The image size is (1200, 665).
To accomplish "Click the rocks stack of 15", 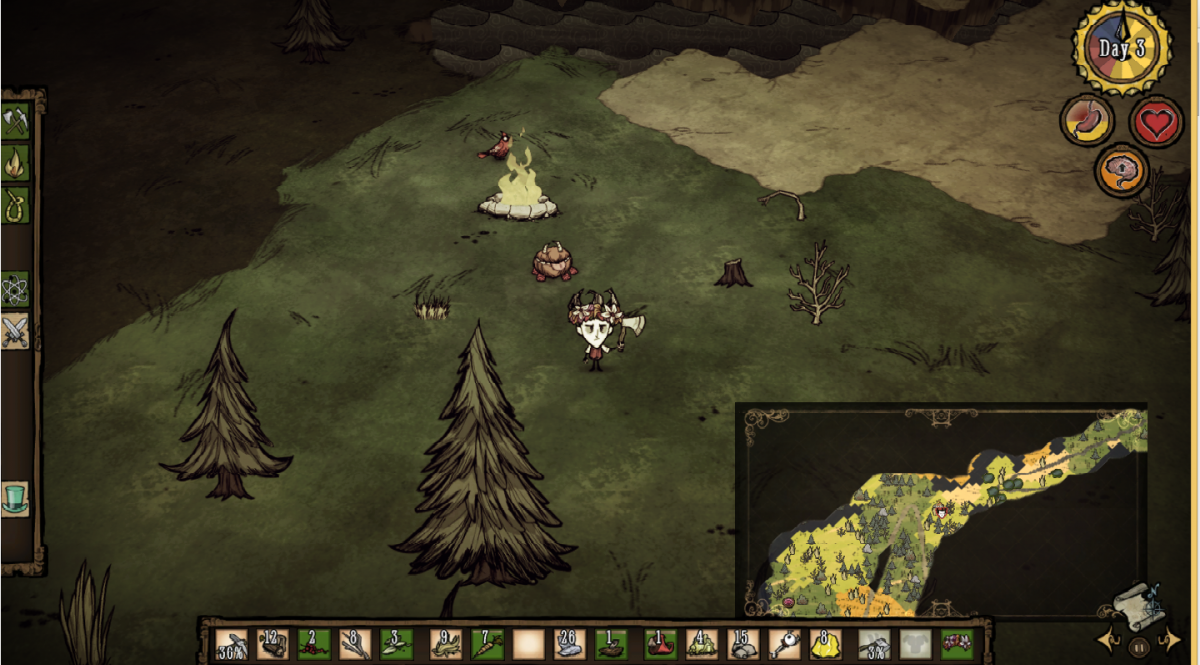I will pyautogui.click(x=742, y=643).
